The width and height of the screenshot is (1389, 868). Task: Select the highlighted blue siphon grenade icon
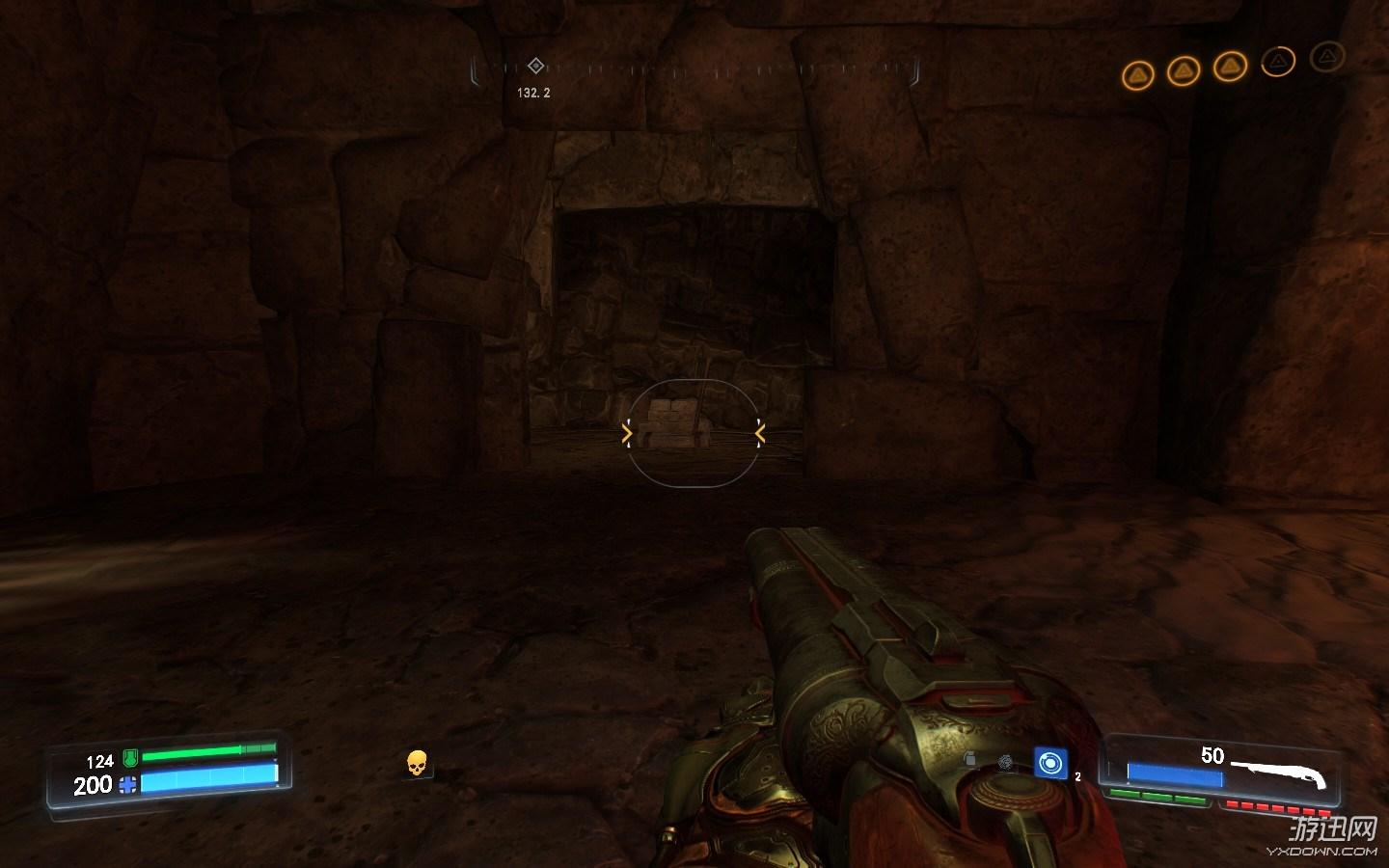tap(1049, 763)
